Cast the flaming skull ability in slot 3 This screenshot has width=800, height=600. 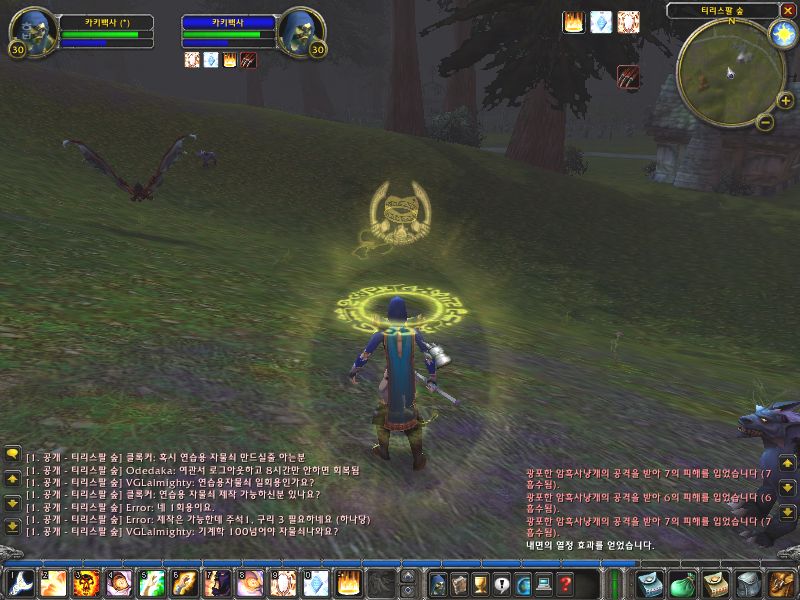(85, 582)
